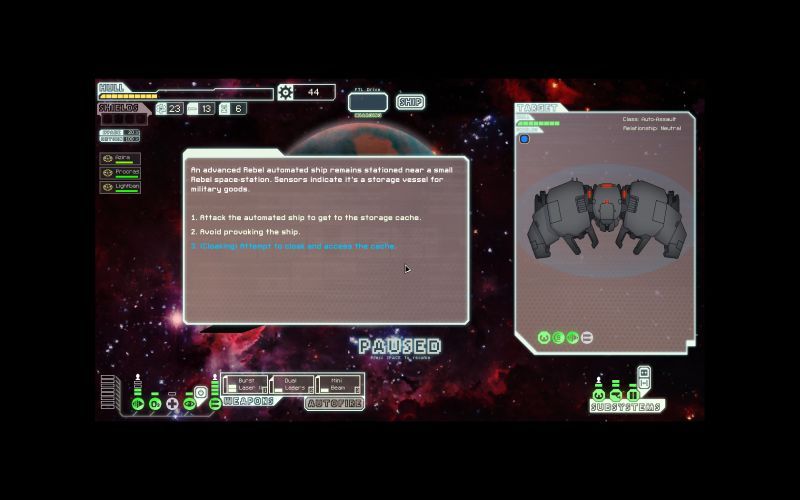Select the Mini Beam weapon slot
800x500 pixels.
[x=339, y=384]
